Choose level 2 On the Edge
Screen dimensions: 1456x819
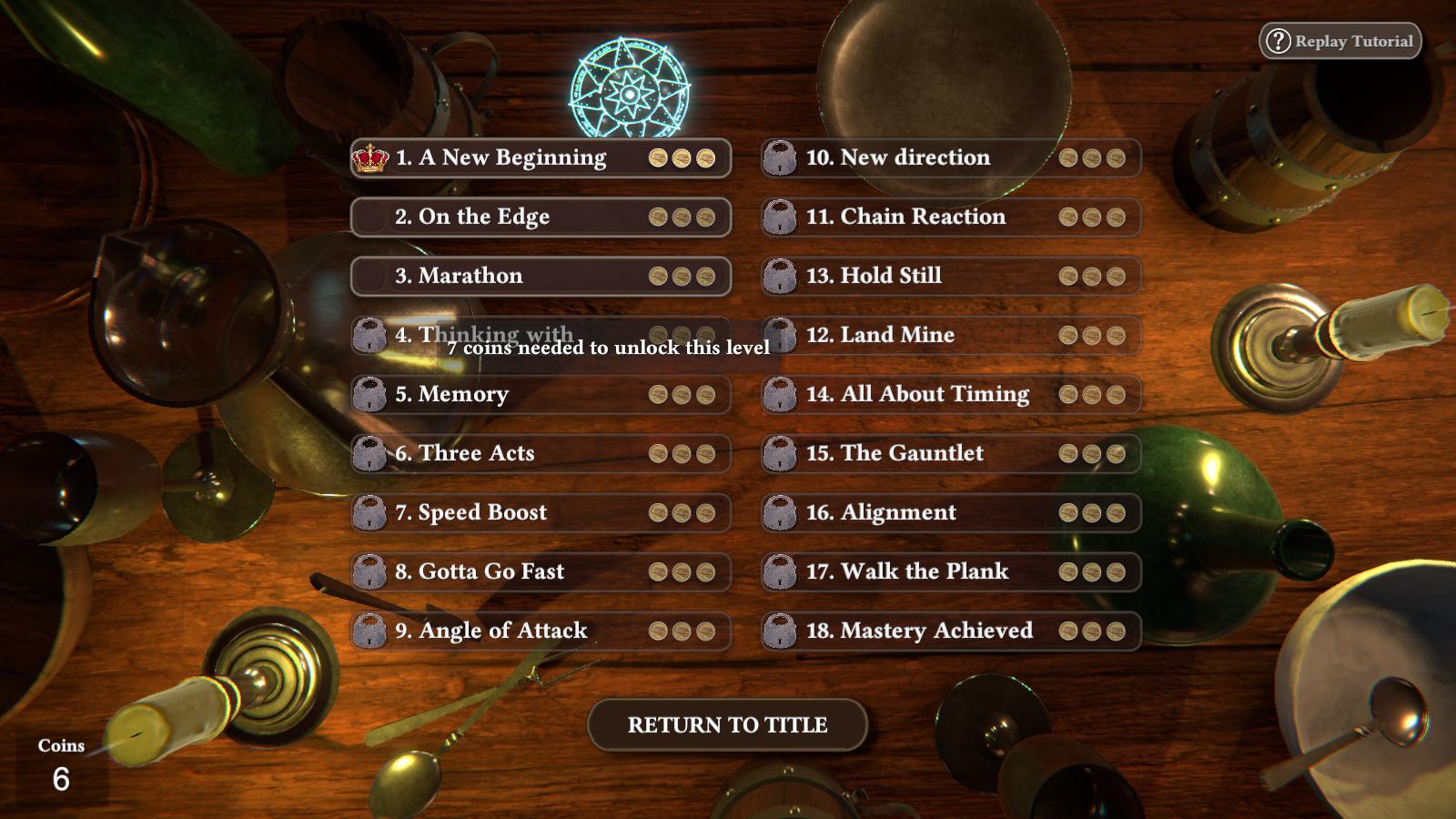(541, 217)
